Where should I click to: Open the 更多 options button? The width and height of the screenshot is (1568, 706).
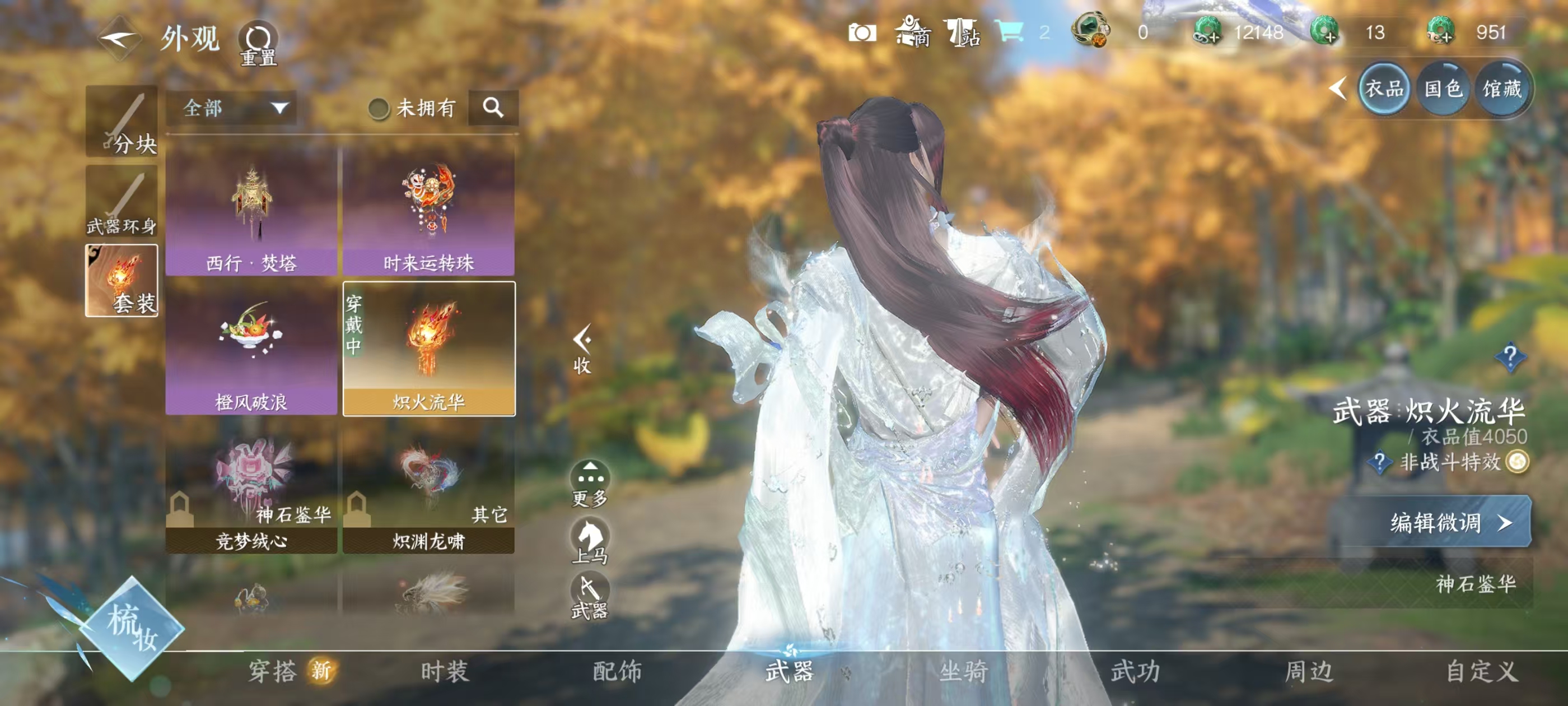(590, 484)
